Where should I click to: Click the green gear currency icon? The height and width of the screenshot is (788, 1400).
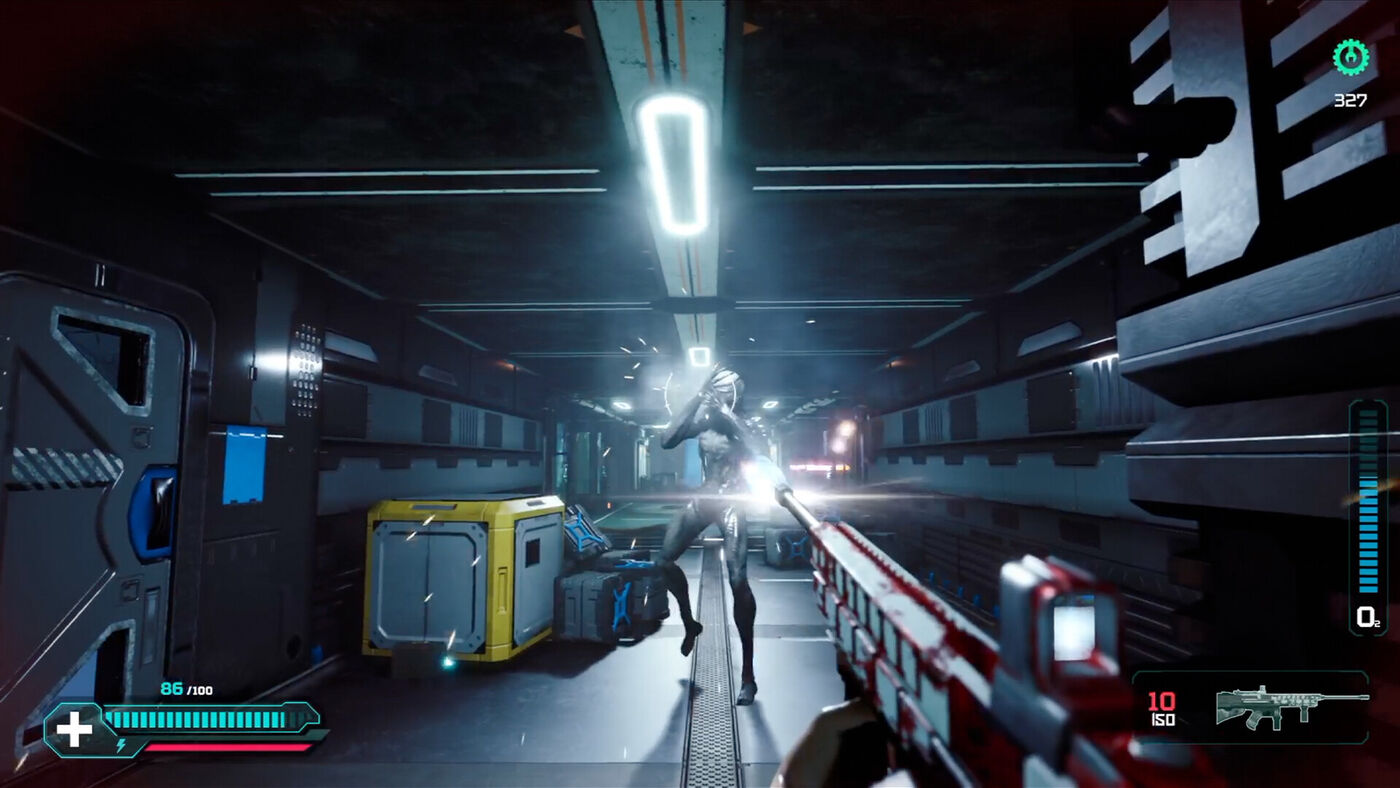click(x=1351, y=57)
